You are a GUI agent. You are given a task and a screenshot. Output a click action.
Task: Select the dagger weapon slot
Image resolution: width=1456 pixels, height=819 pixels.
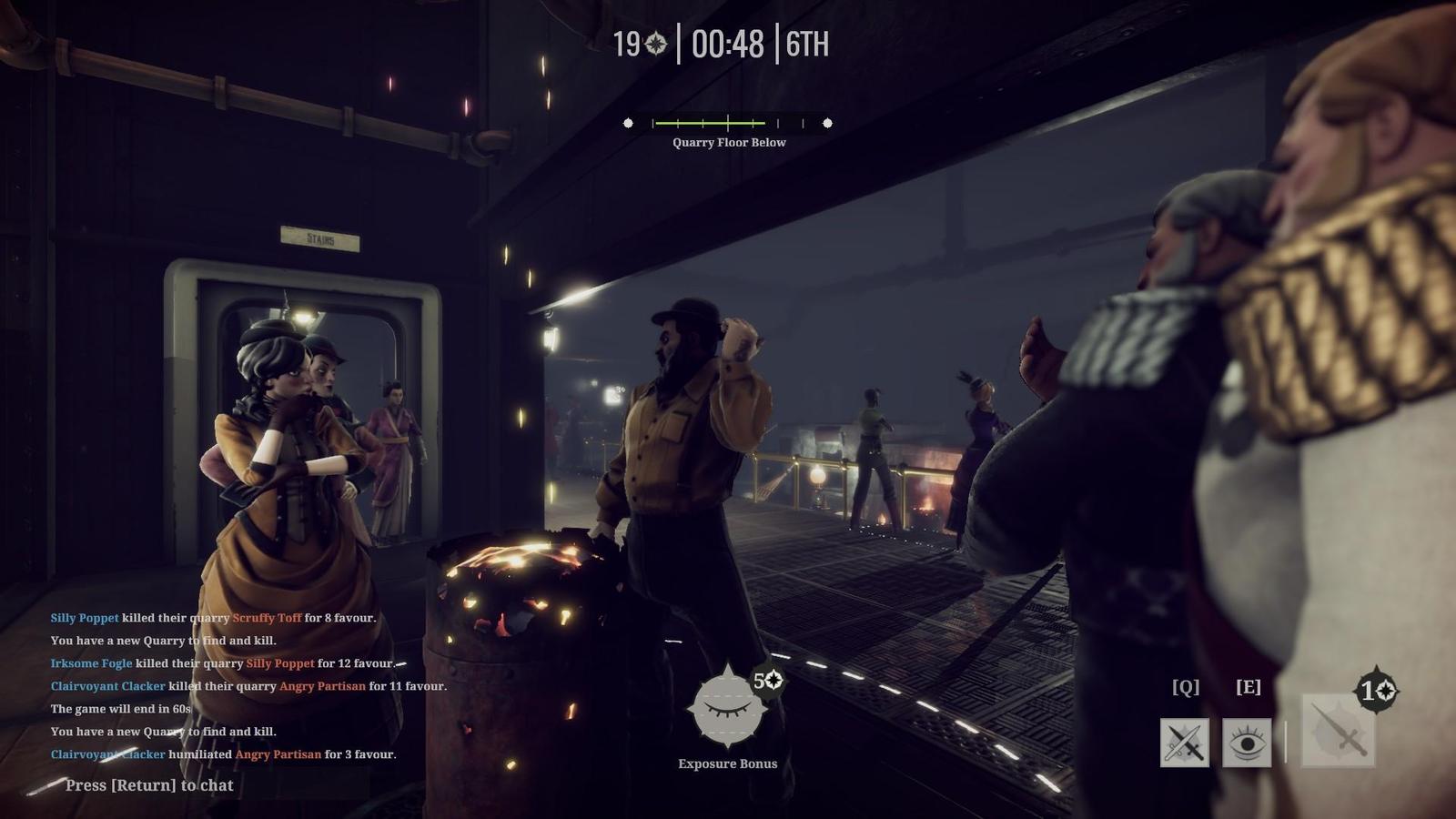point(1339,731)
